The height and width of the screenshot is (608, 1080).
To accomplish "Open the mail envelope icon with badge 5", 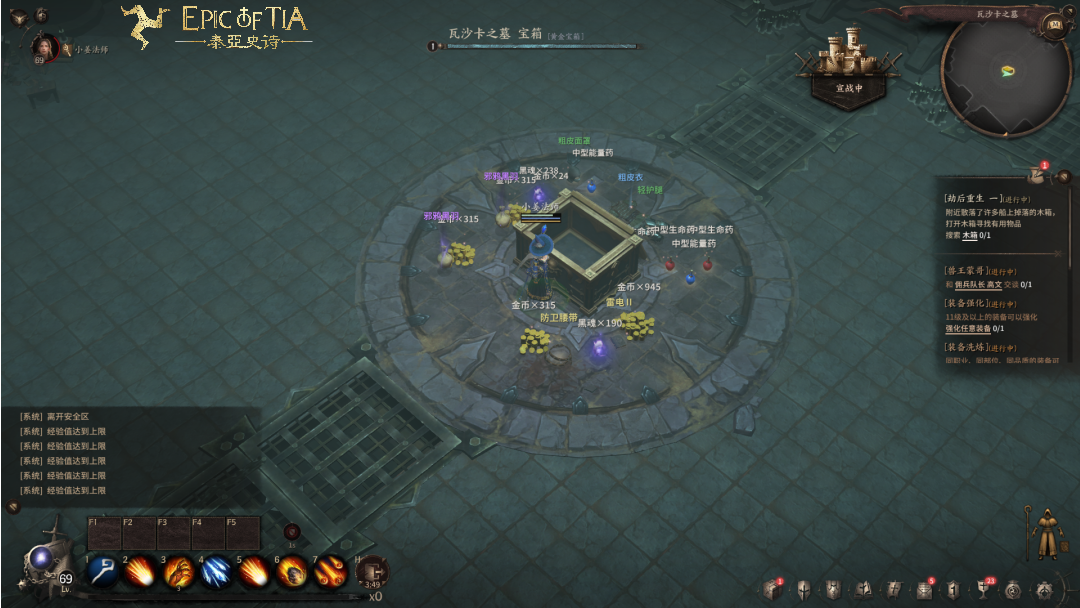I will (924, 590).
